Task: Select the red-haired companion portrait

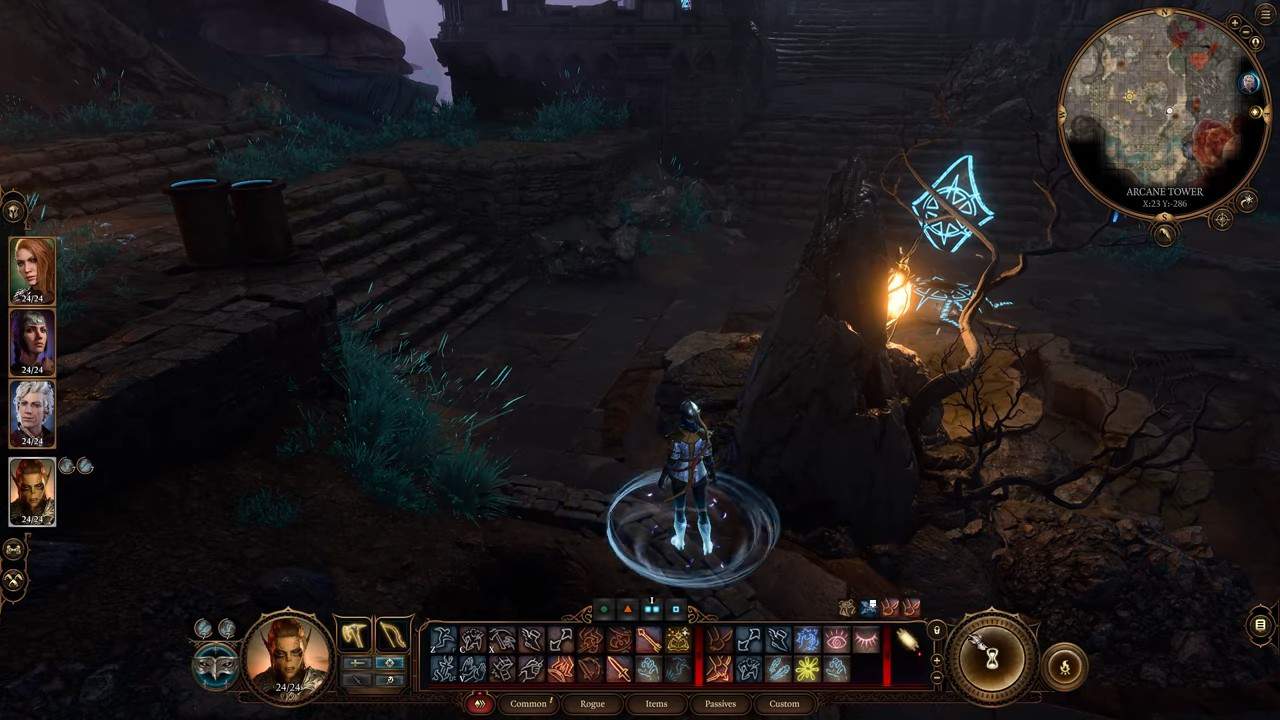Action: (32, 269)
